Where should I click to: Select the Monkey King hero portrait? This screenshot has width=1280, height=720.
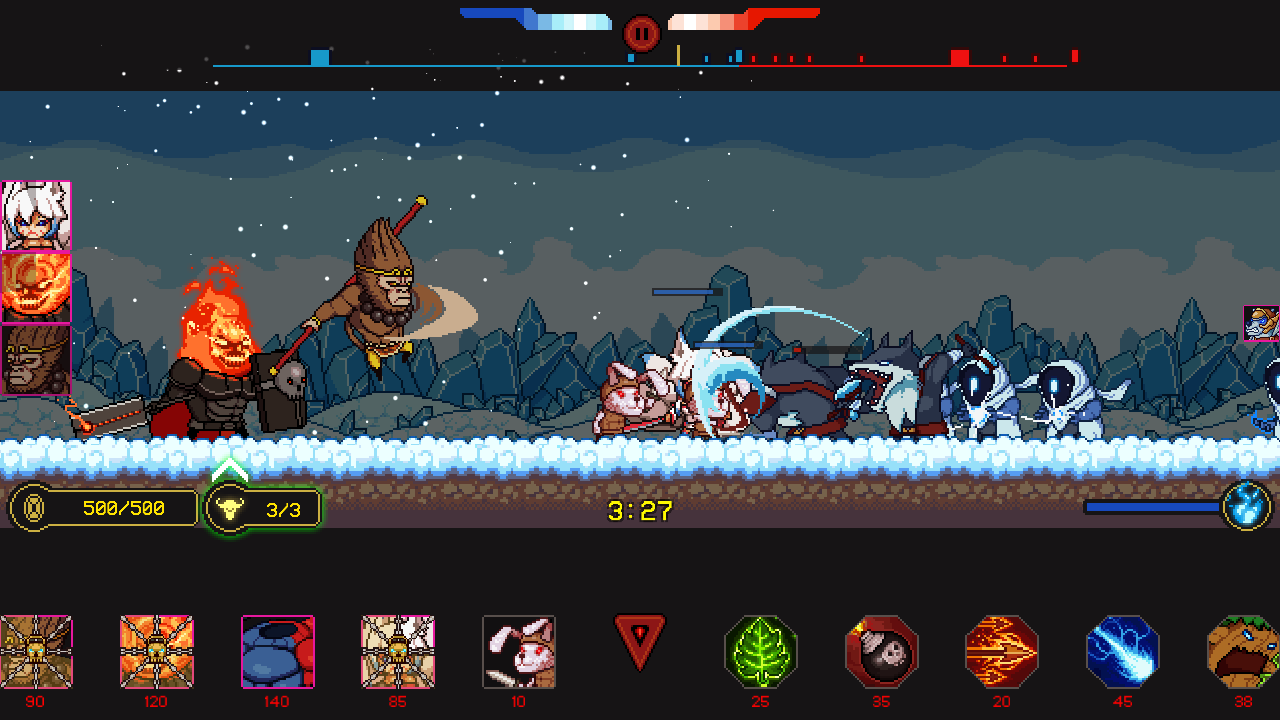click(36, 360)
